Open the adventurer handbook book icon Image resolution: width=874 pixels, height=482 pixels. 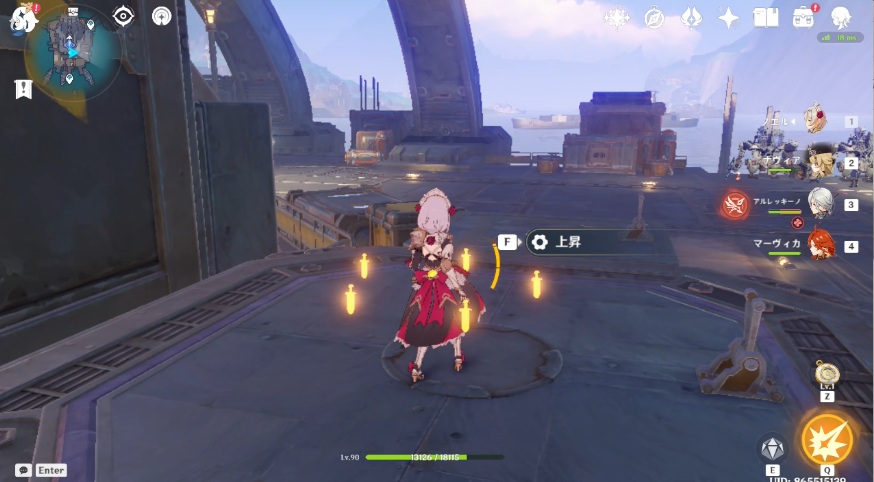(766, 17)
